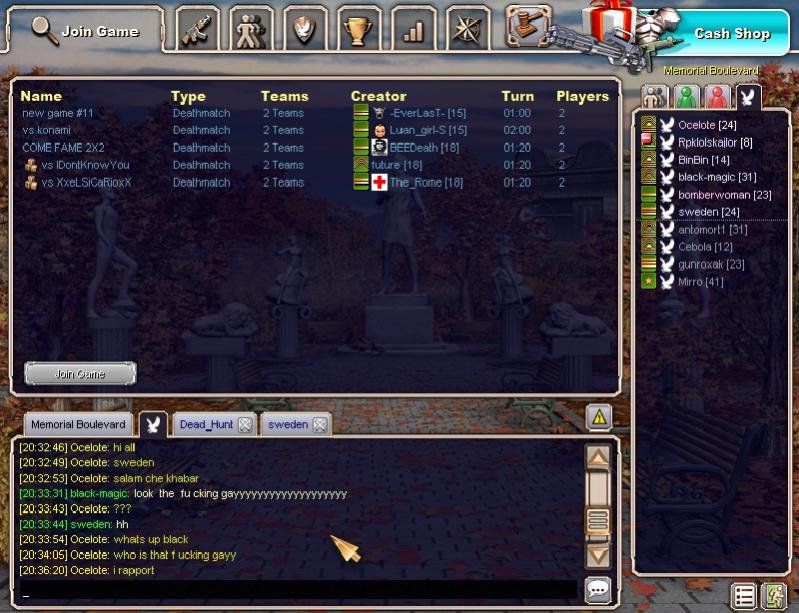Select the Join Game tab
The width and height of the screenshot is (799, 613).
[x=86, y=31]
